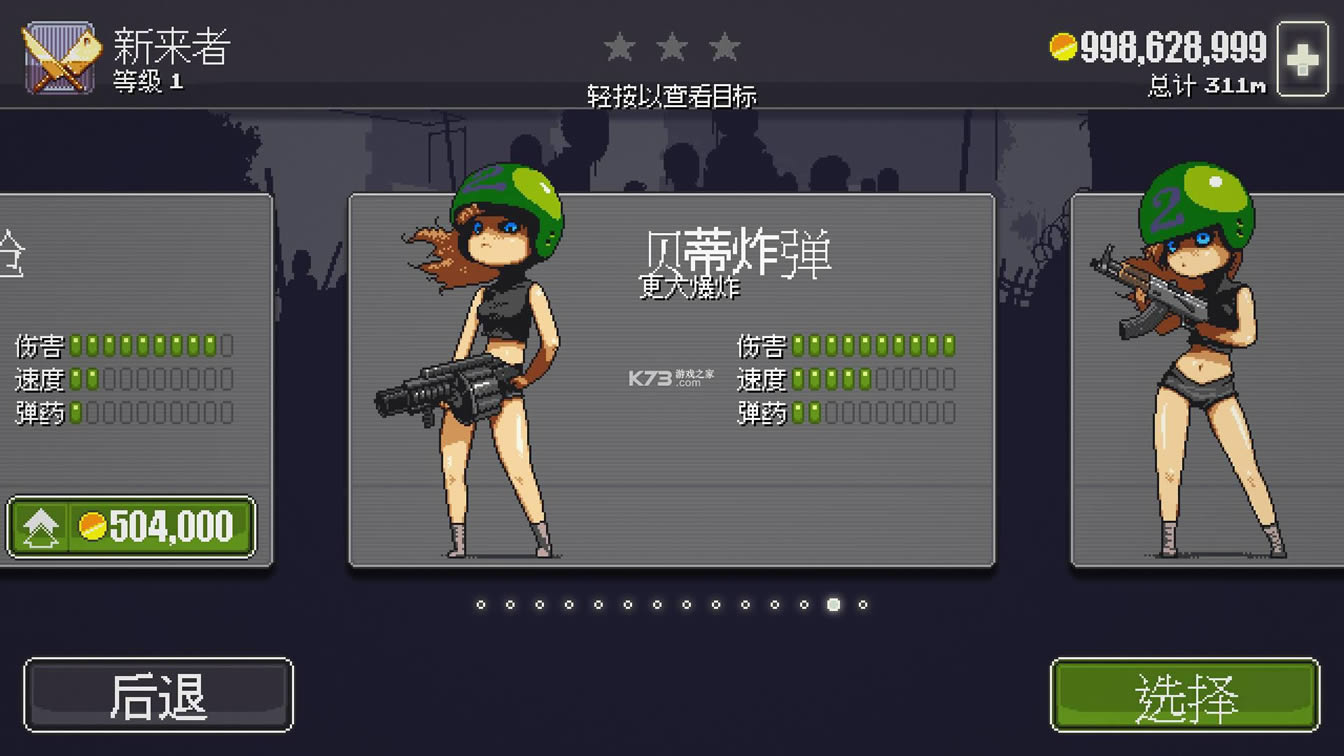The height and width of the screenshot is (756, 1344).
Task: Click the crossed knives emblem icon
Action: pos(60,55)
